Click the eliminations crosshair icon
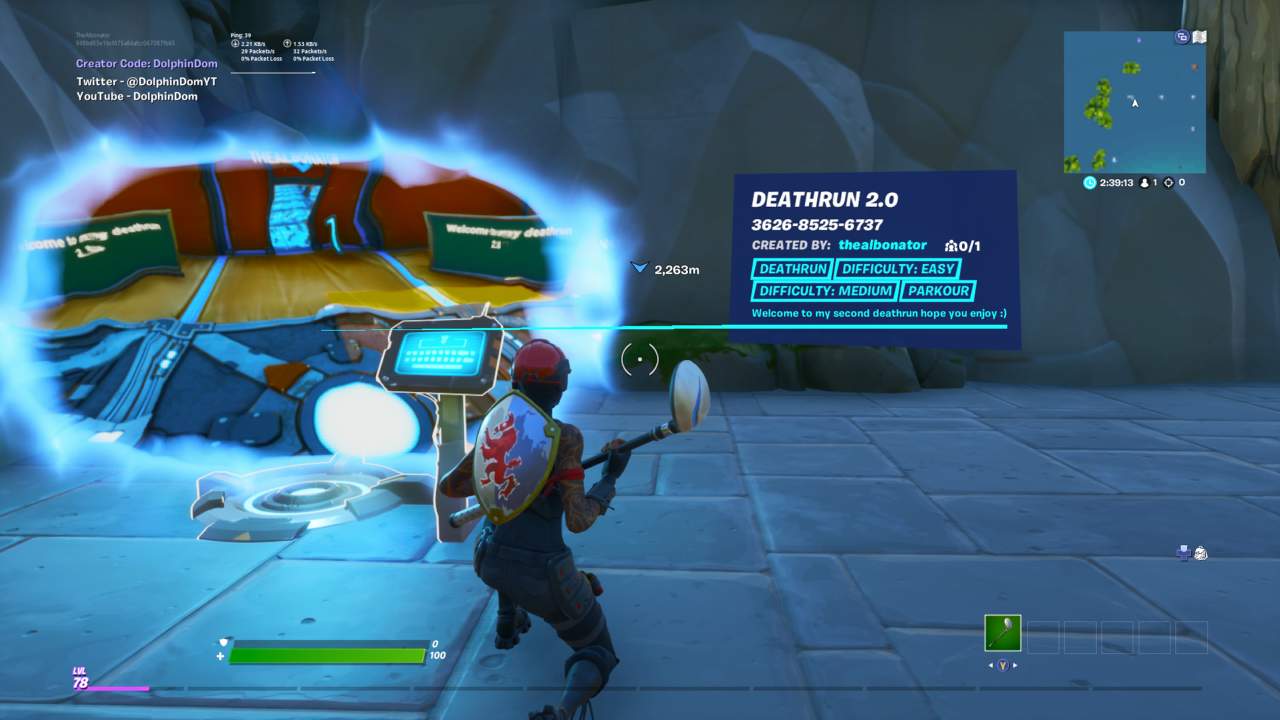This screenshot has height=720, width=1280. [1170, 182]
